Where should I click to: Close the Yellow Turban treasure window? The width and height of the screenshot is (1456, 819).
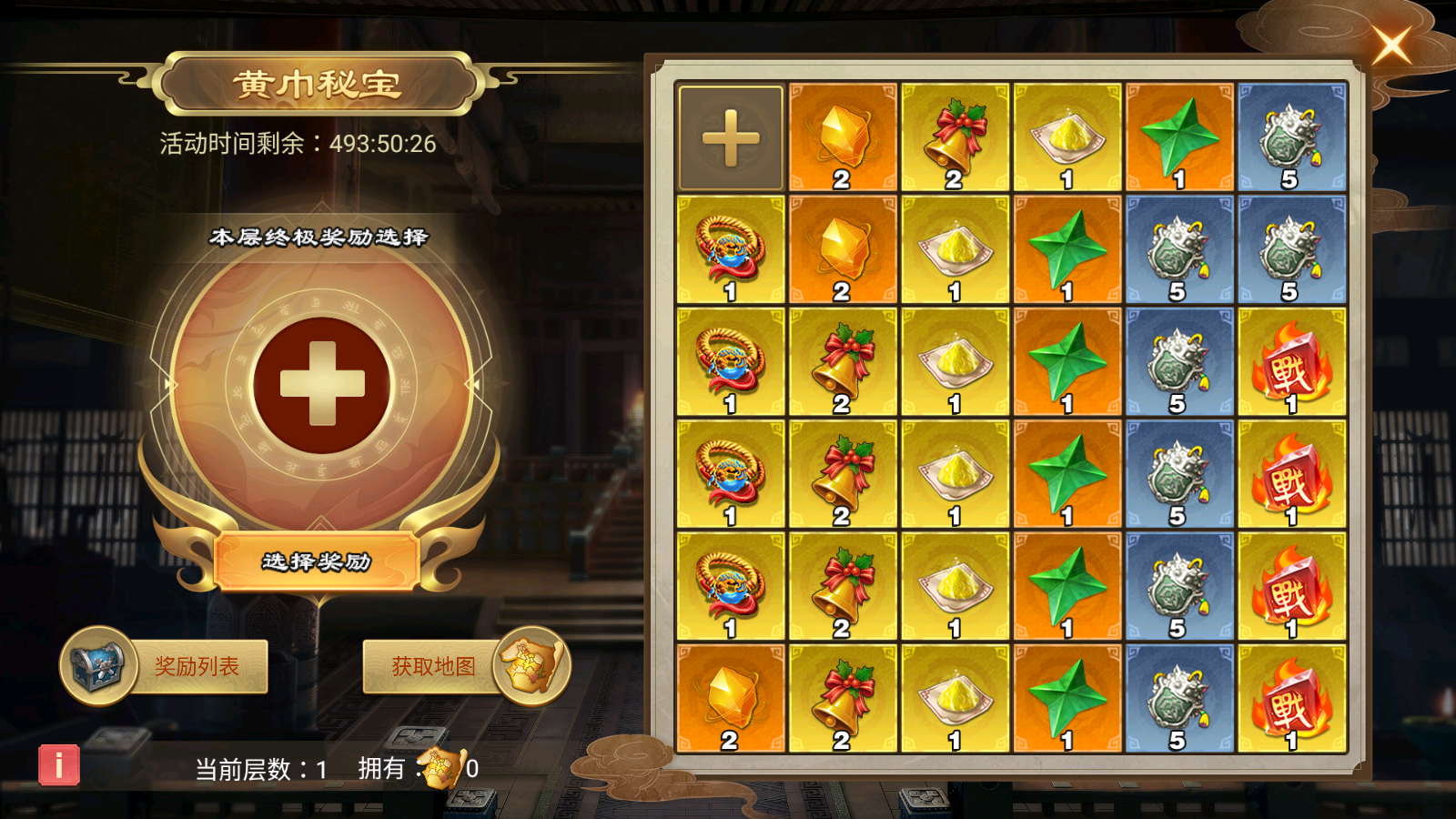(1391, 45)
